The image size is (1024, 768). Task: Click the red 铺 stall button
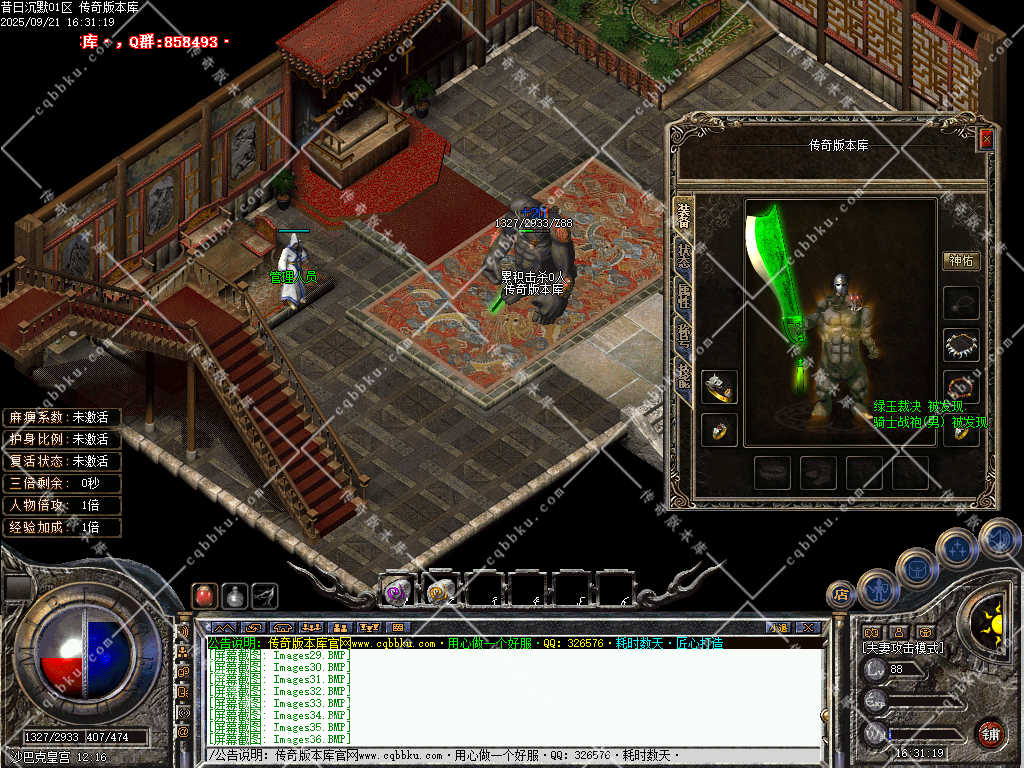989,733
